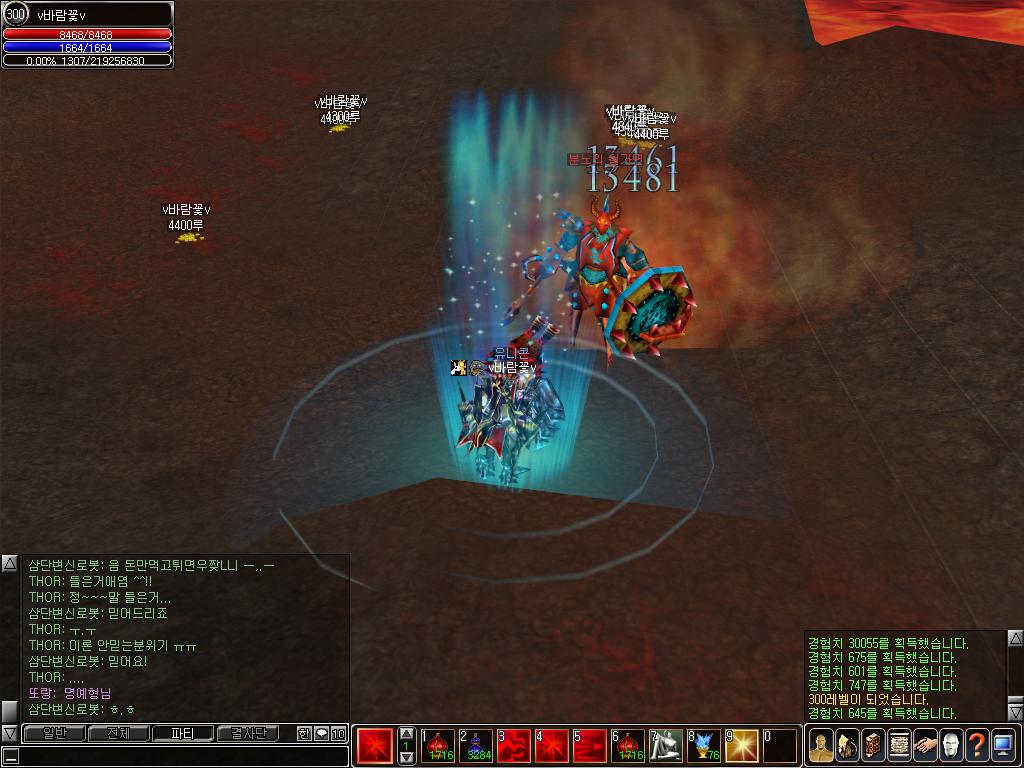The image size is (1024, 768).
Task: Use the red potion in hotbar slot 1
Action: click(x=437, y=745)
